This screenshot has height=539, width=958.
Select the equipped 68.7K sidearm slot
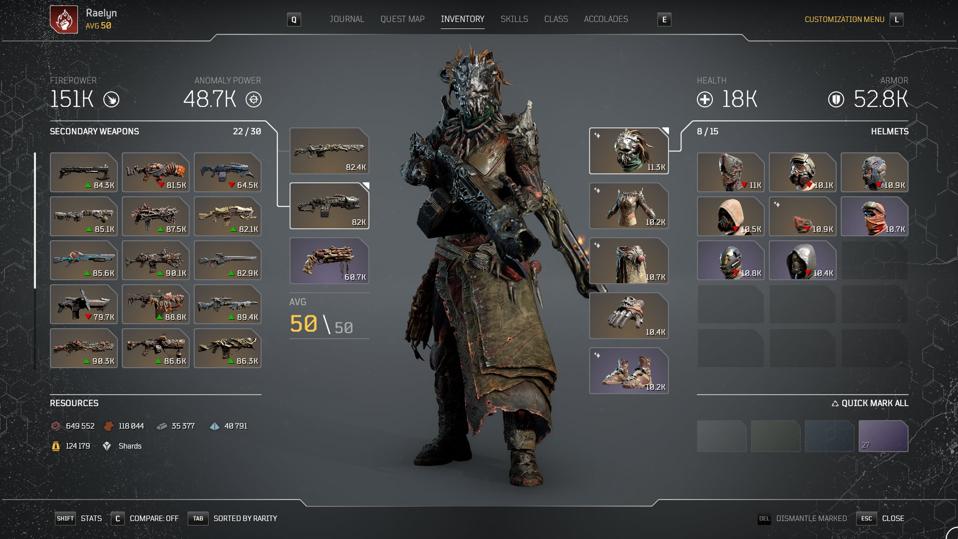pyautogui.click(x=329, y=260)
